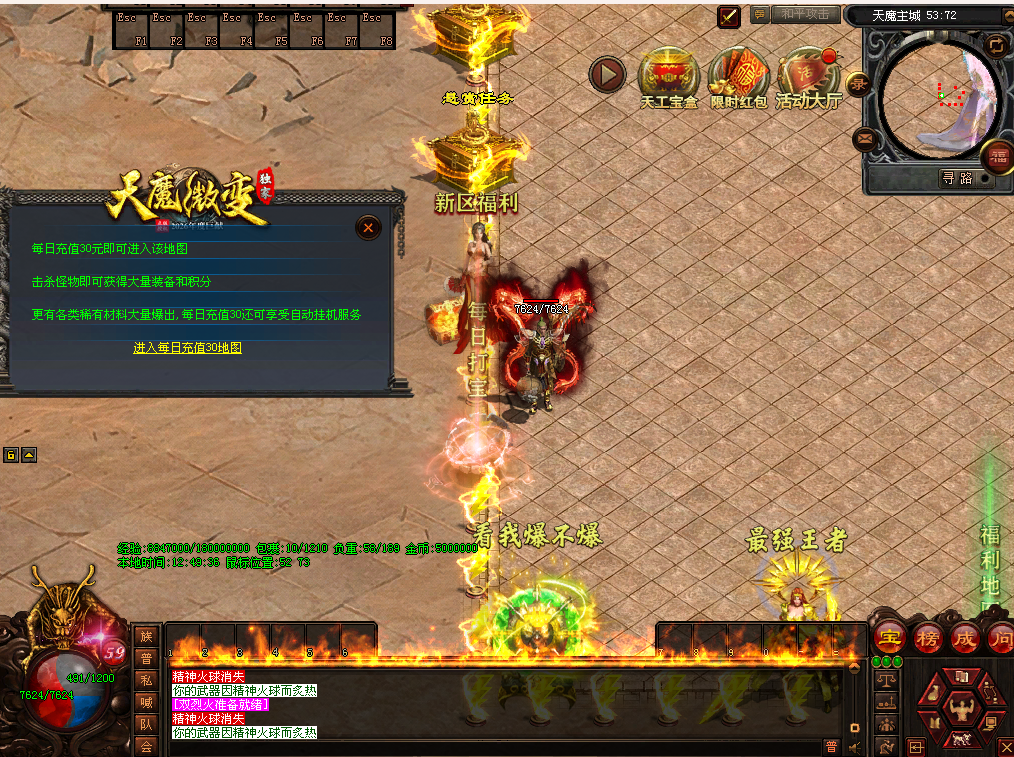
Task: Open the mail envelope icon by minimap
Action: [x=865, y=140]
